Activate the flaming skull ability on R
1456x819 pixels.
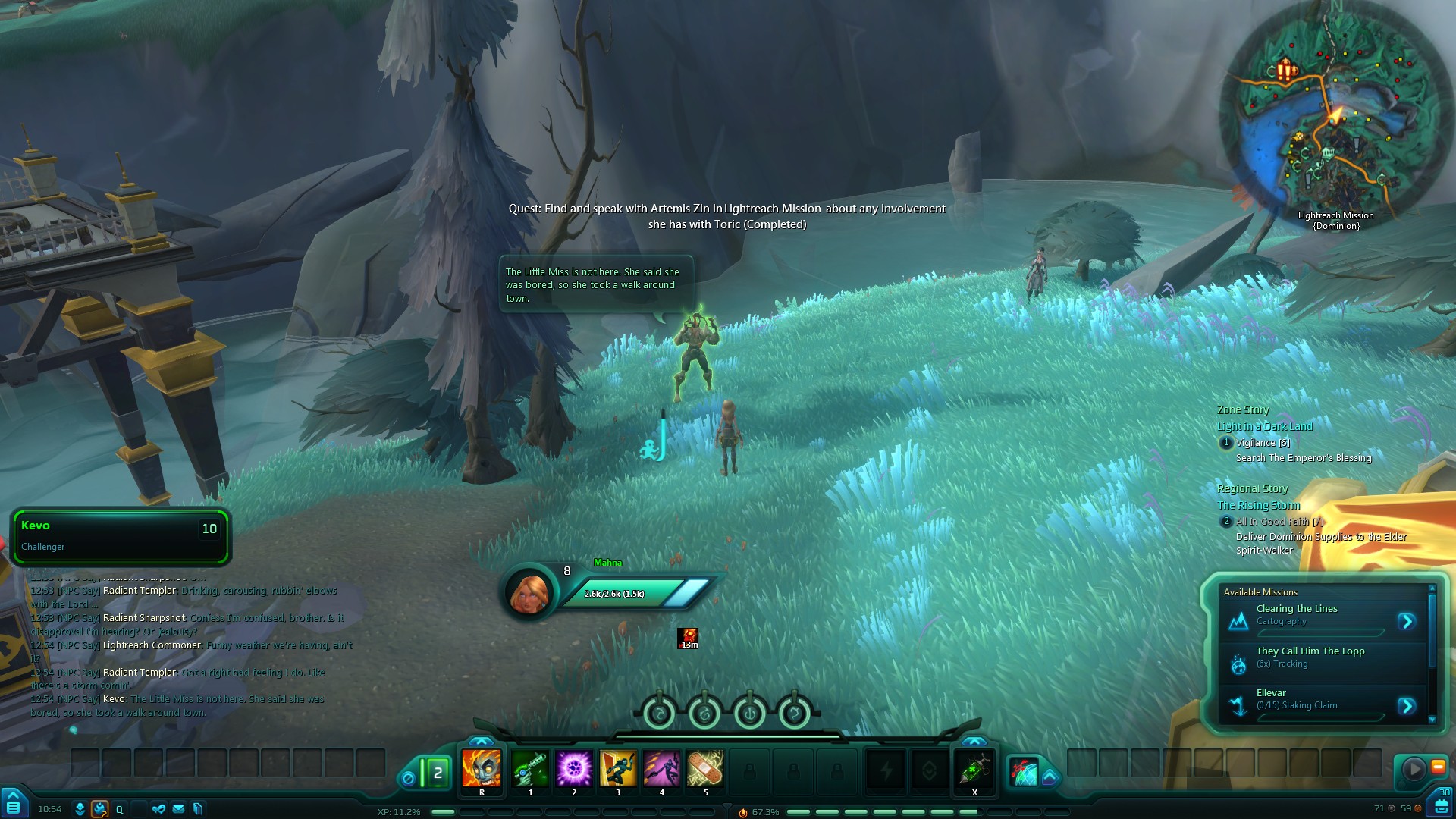pos(482,768)
